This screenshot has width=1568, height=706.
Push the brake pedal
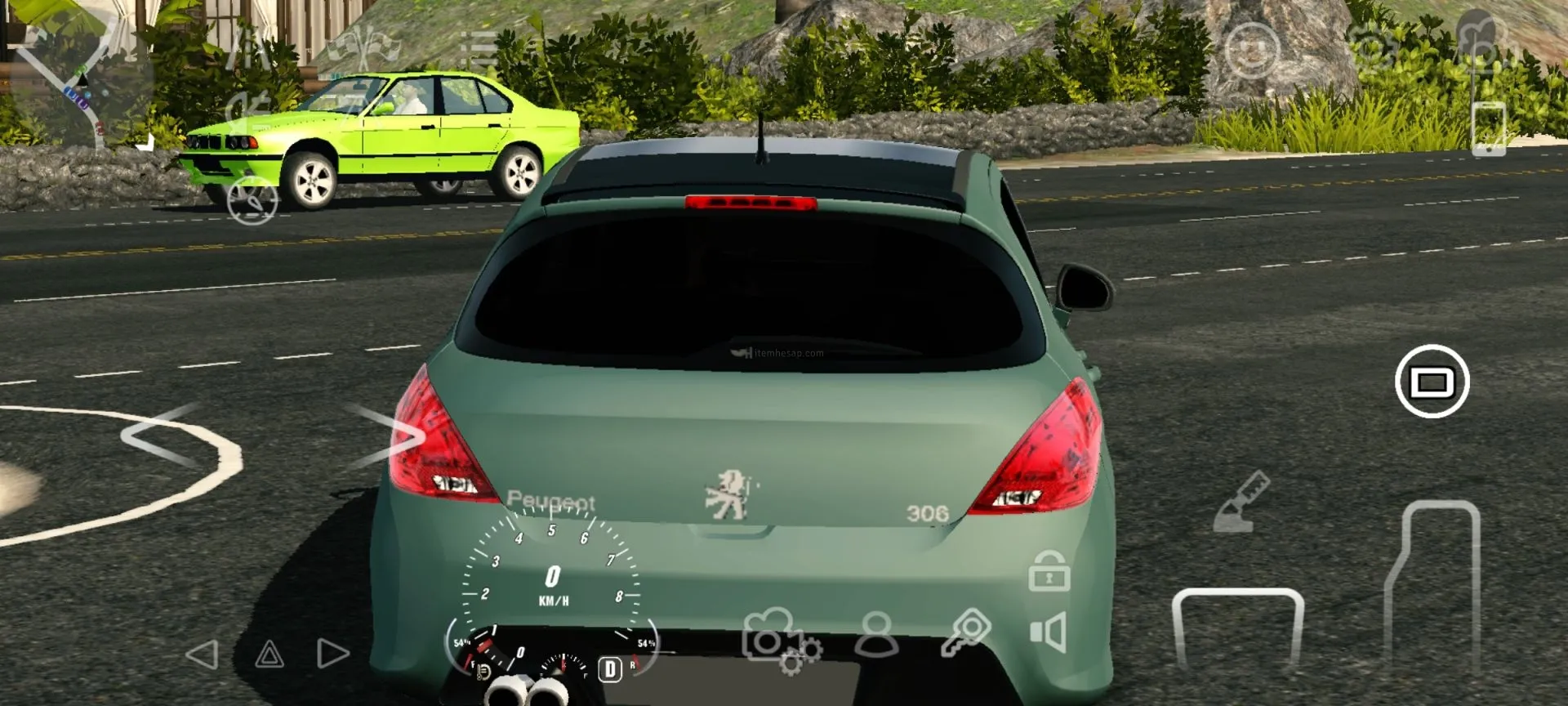pos(1237,629)
